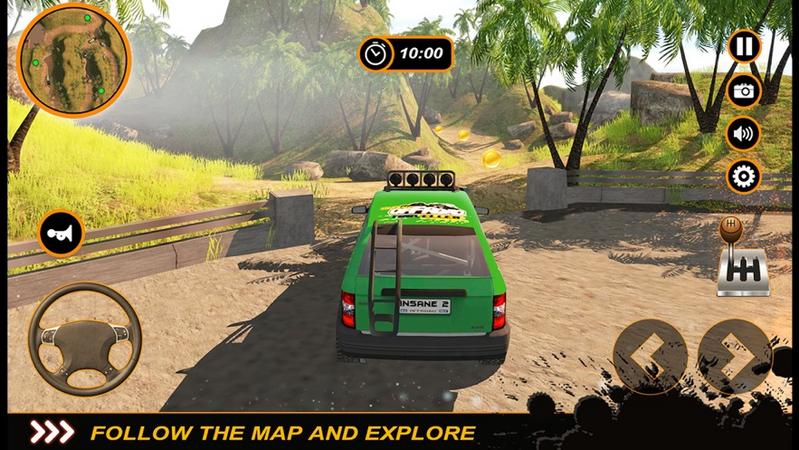Click the steering wheel control

click(84, 339)
